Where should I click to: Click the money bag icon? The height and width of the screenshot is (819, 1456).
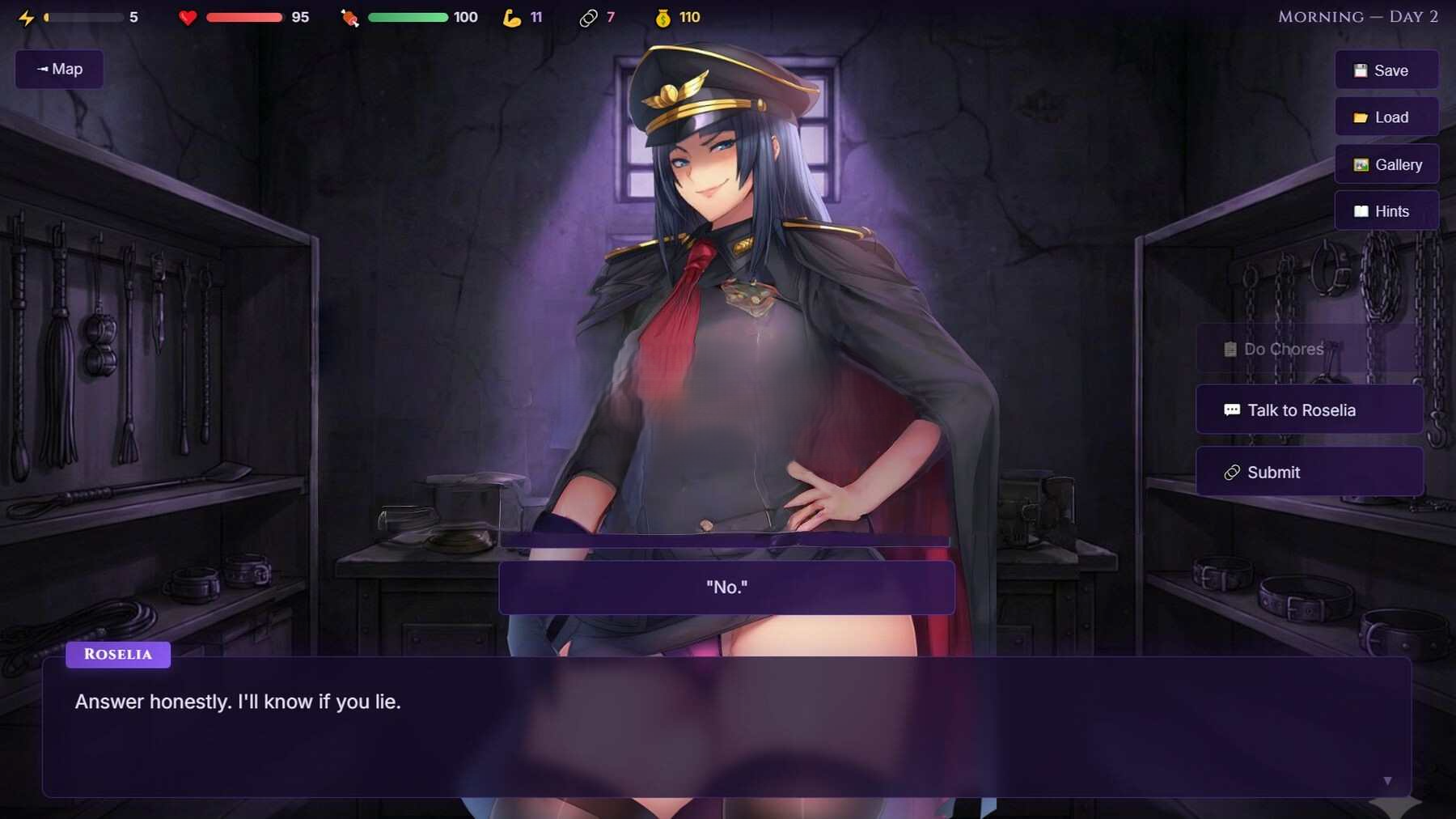tap(663, 17)
